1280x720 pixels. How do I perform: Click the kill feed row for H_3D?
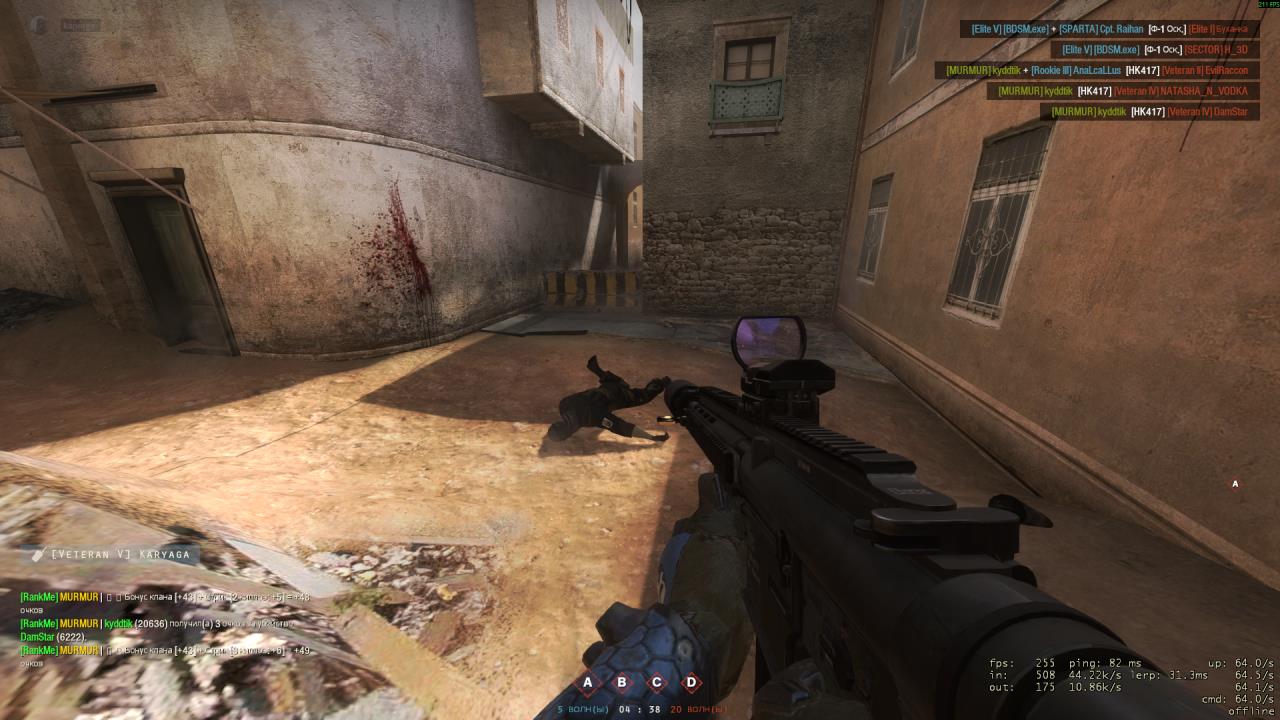(x=1150, y=49)
